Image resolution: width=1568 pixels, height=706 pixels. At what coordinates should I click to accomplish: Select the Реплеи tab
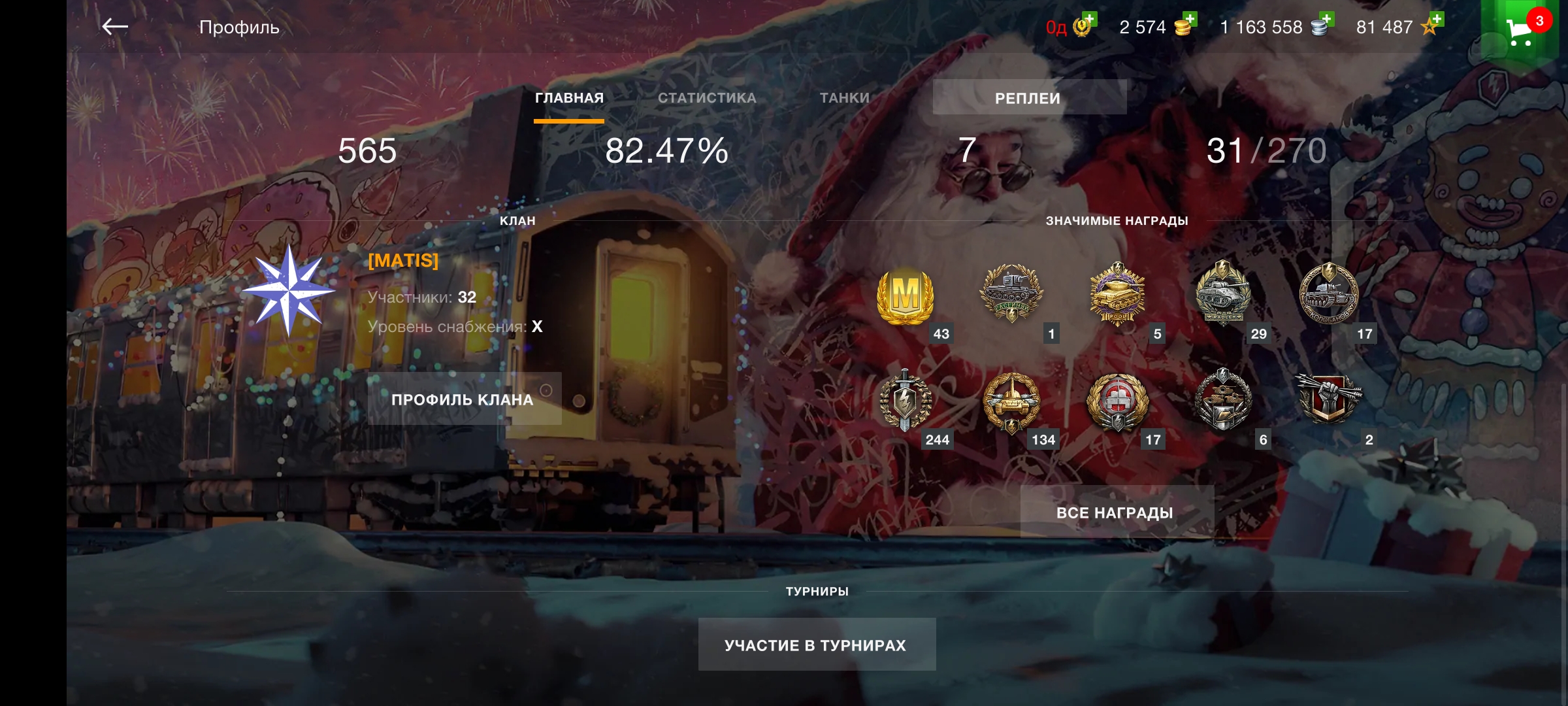(x=1028, y=98)
